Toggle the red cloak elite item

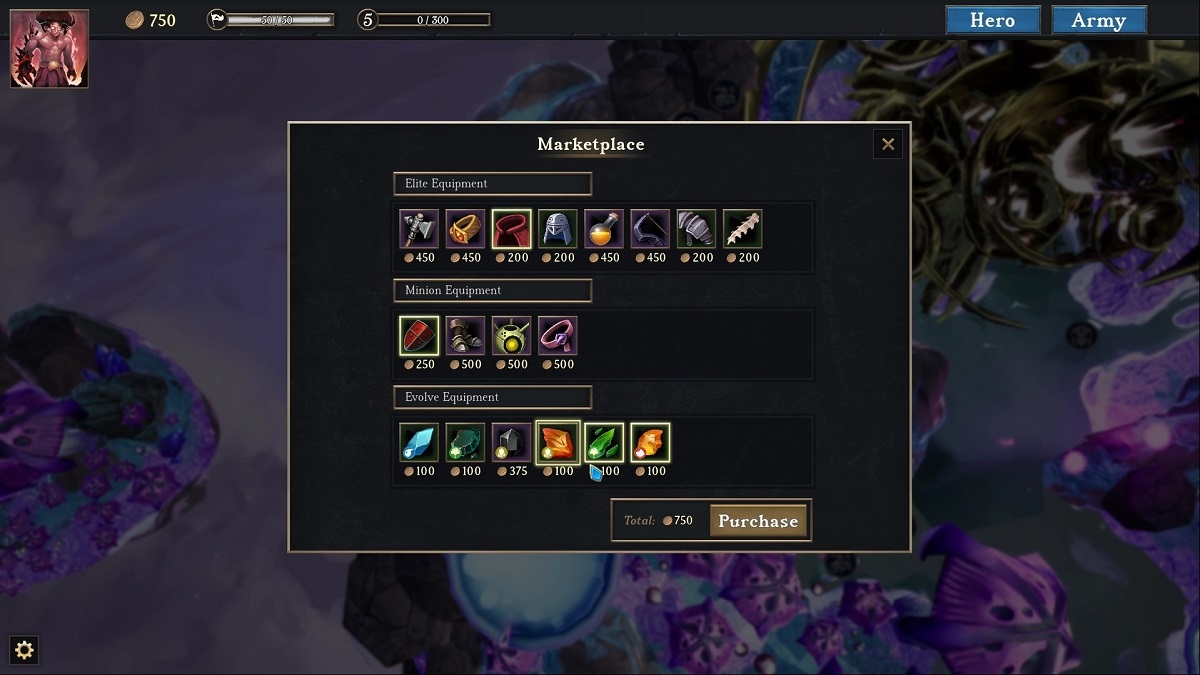511,229
